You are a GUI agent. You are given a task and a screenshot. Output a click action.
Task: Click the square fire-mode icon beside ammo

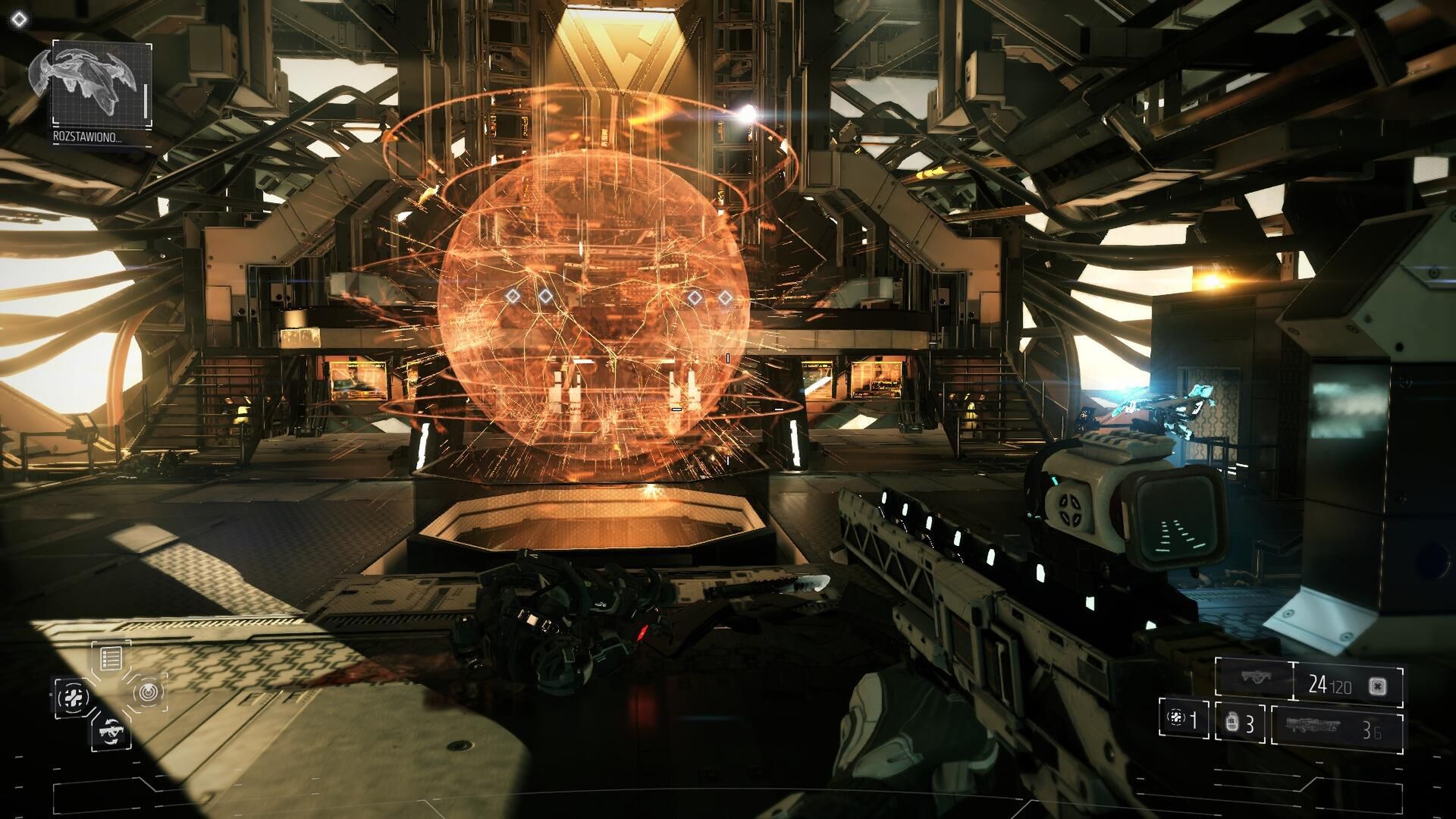(1378, 687)
